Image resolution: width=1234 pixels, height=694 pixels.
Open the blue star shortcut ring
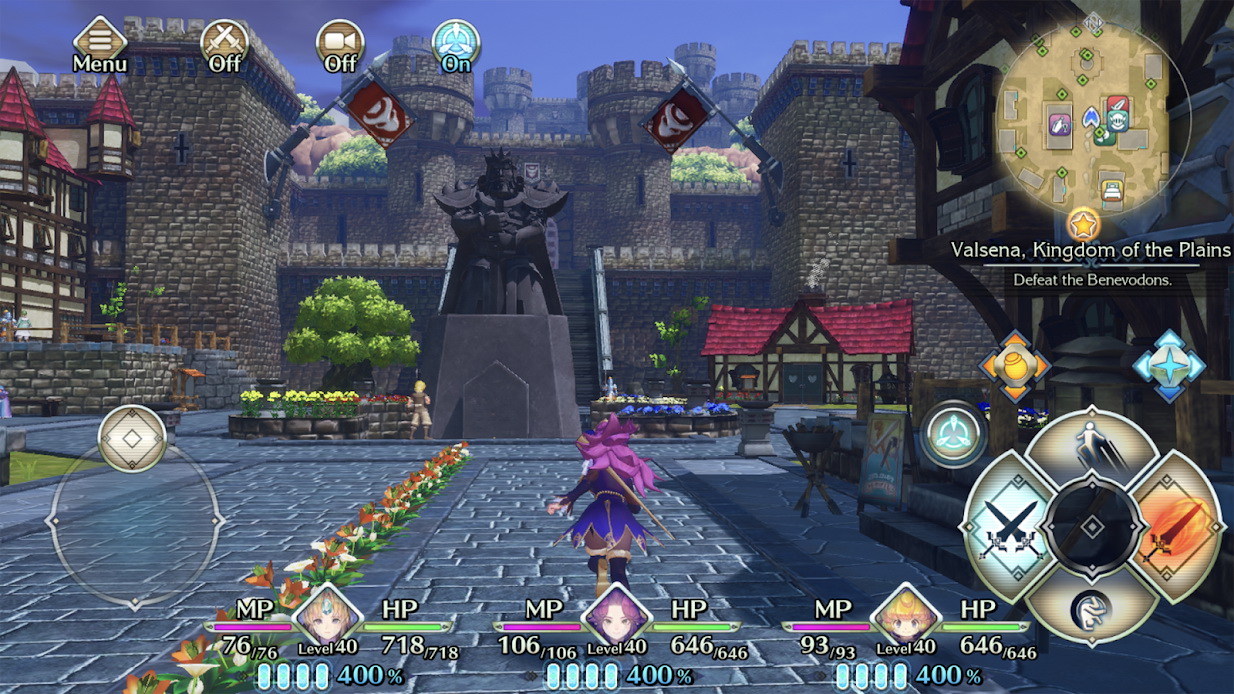pyautogui.click(x=1169, y=367)
